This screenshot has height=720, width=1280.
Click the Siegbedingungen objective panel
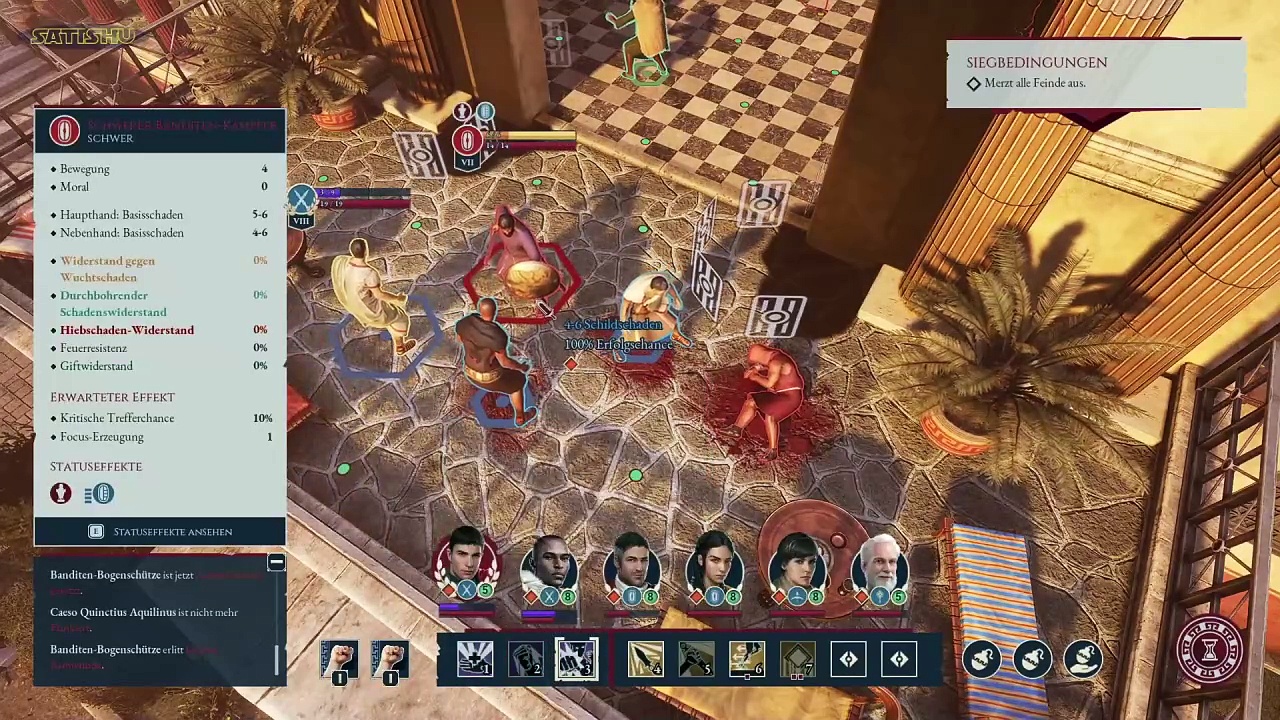pos(1095,73)
